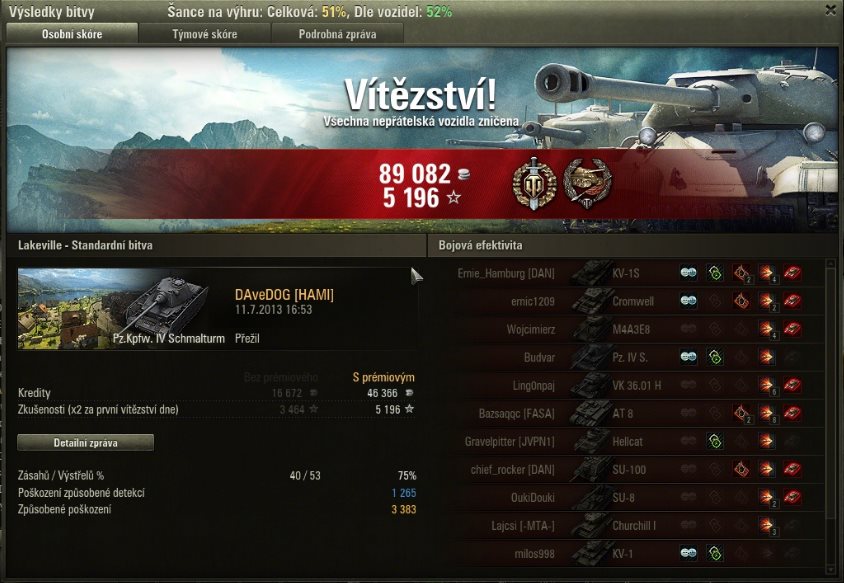
Task: Close the battle results window
Action: click(830, 9)
